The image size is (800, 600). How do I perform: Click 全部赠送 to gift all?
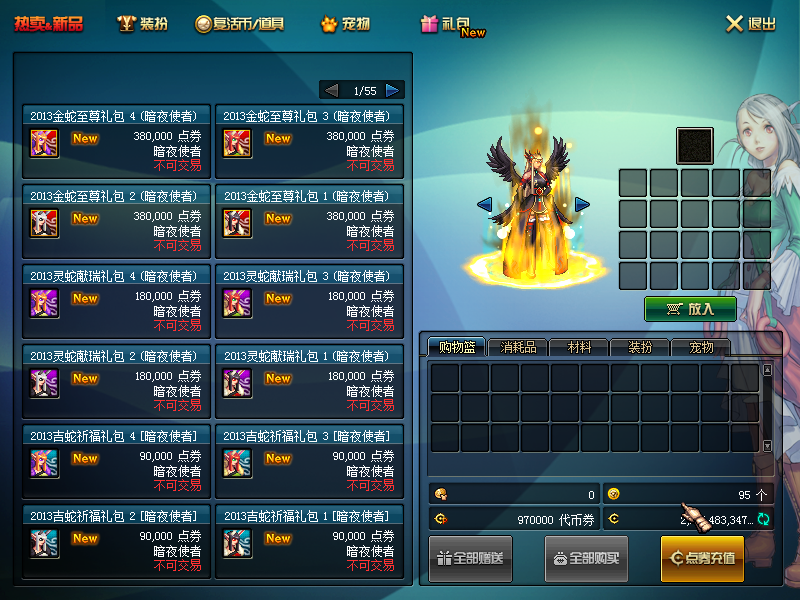tap(478, 558)
